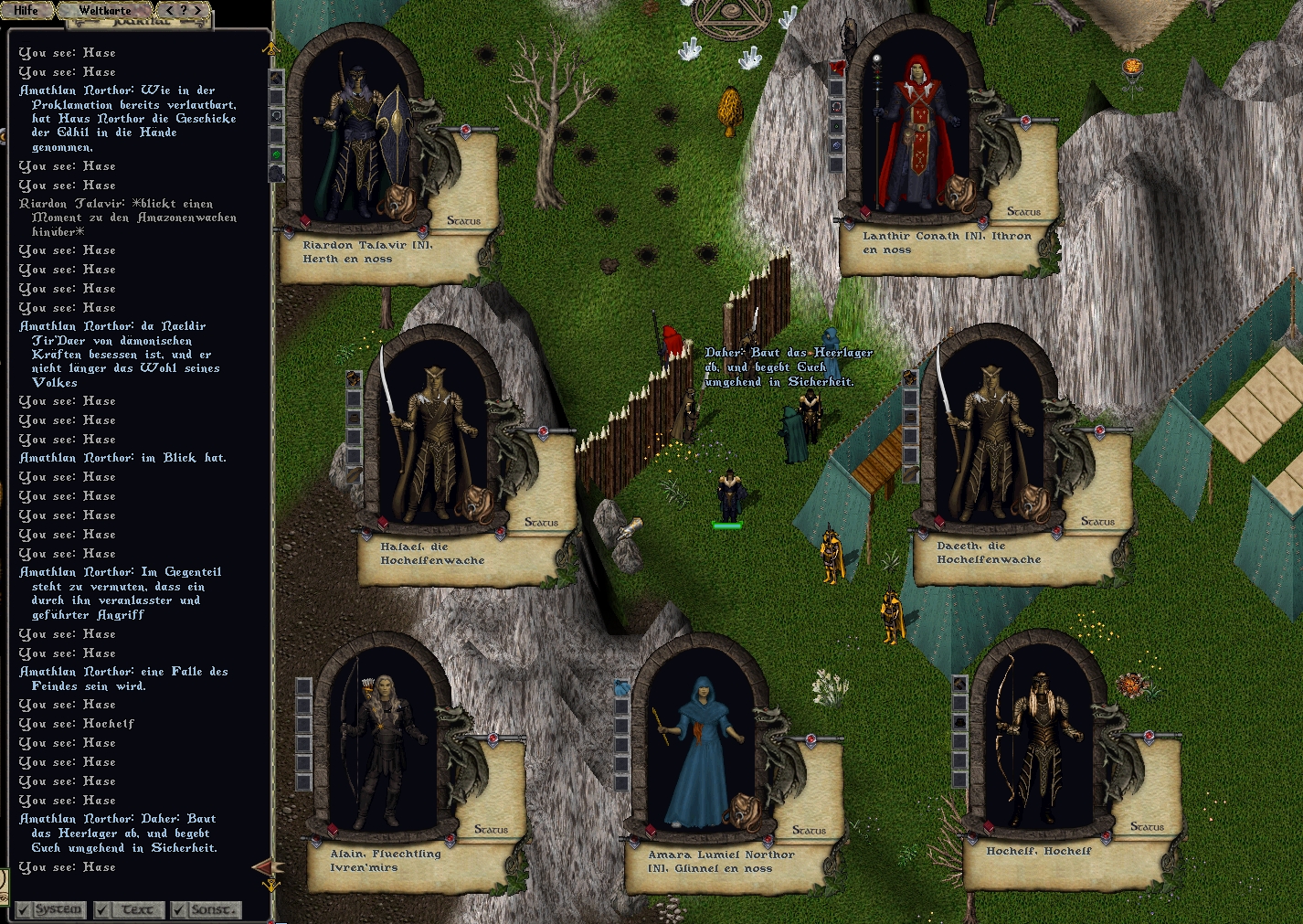Toggle the Sonst. journal filter checkbox
1303x924 pixels.
pos(178,909)
